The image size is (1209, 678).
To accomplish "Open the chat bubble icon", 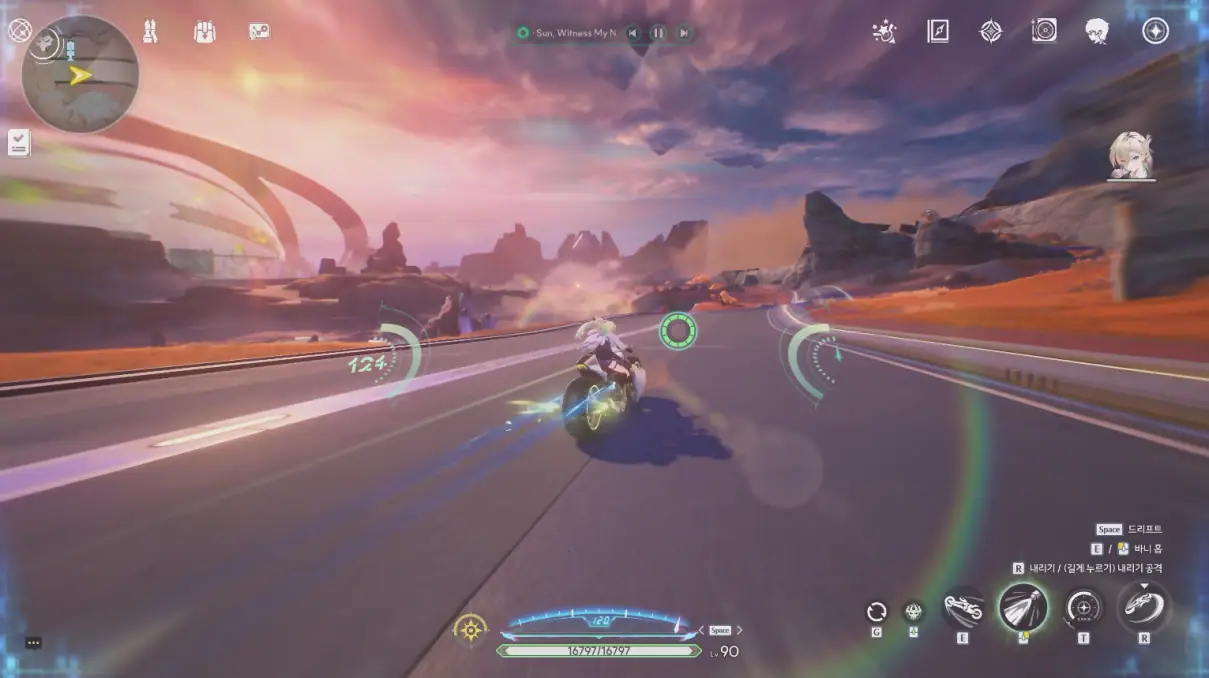I will tap(33, 643).
